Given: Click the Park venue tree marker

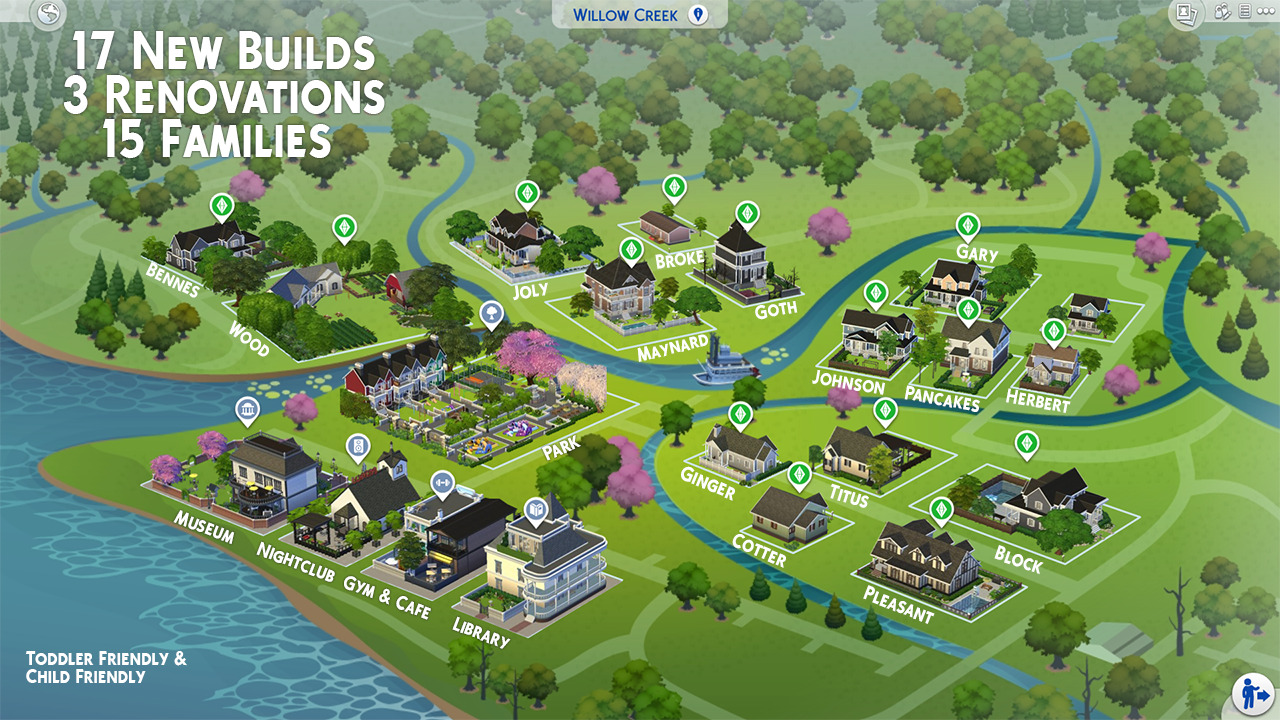Looking at the screenshot, I should coord(492,314).
